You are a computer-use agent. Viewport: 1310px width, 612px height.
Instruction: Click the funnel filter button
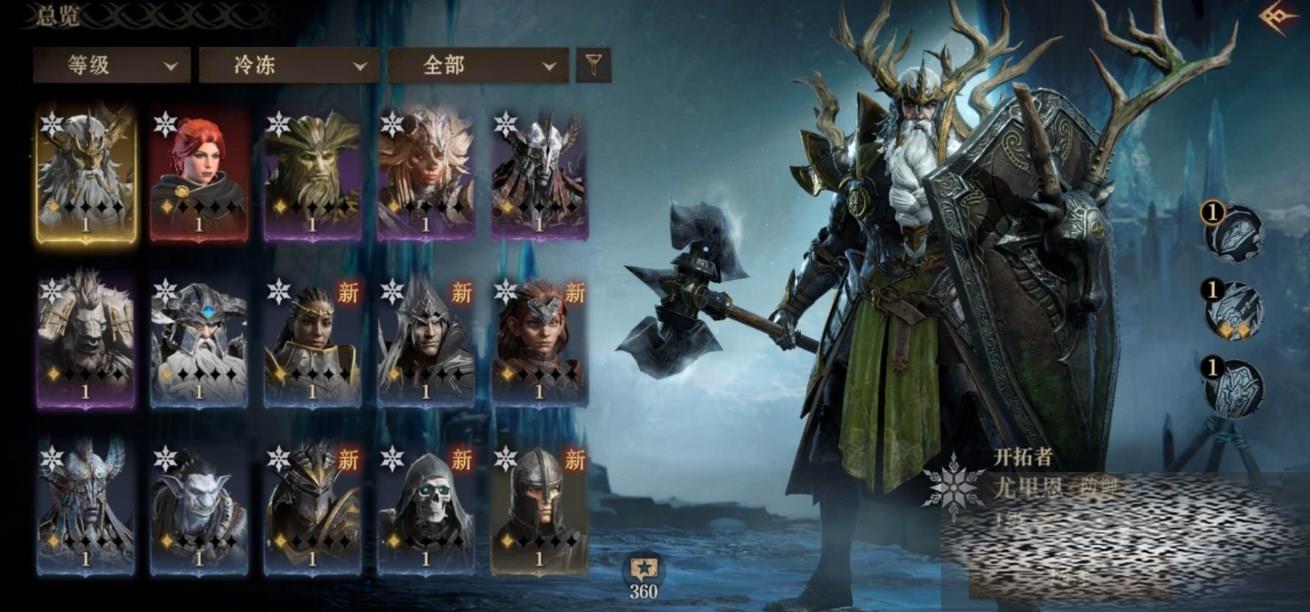[593, 66]
